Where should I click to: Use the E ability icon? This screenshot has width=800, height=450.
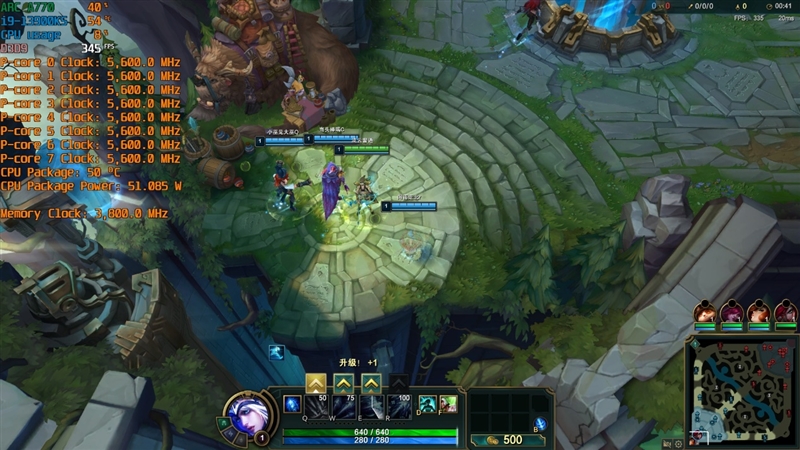371,406
